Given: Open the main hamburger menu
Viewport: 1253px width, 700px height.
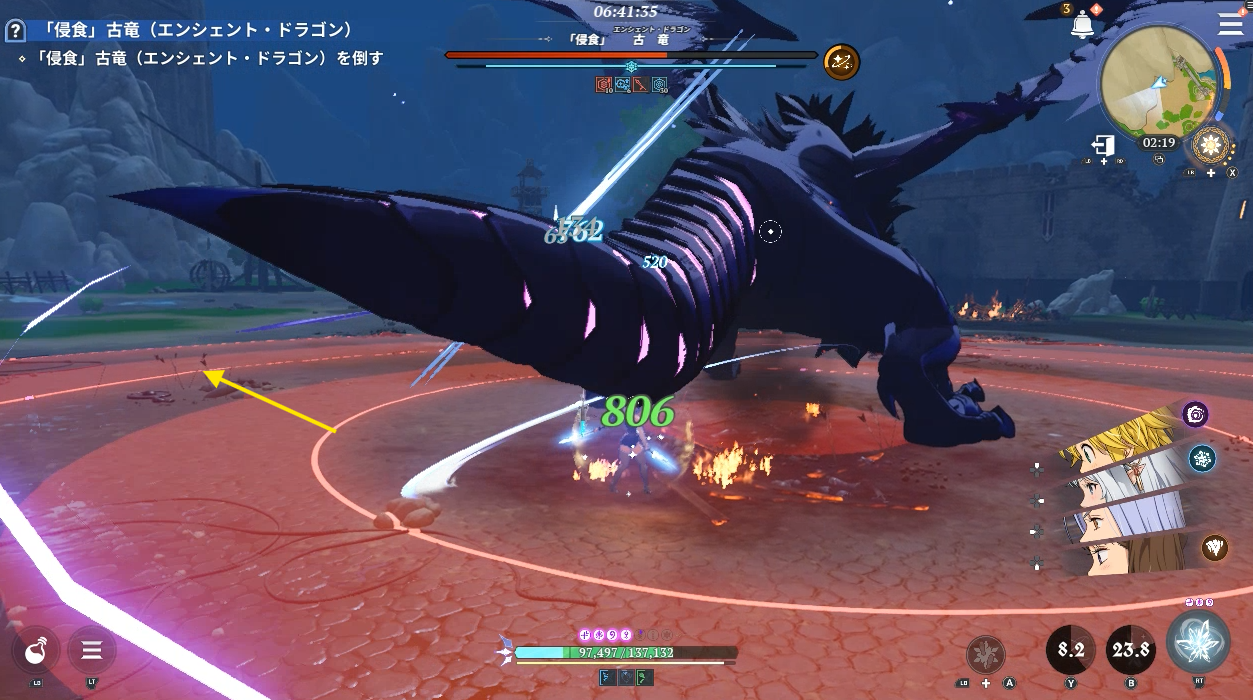Looking at the screenshot, I should [1230, 25].
